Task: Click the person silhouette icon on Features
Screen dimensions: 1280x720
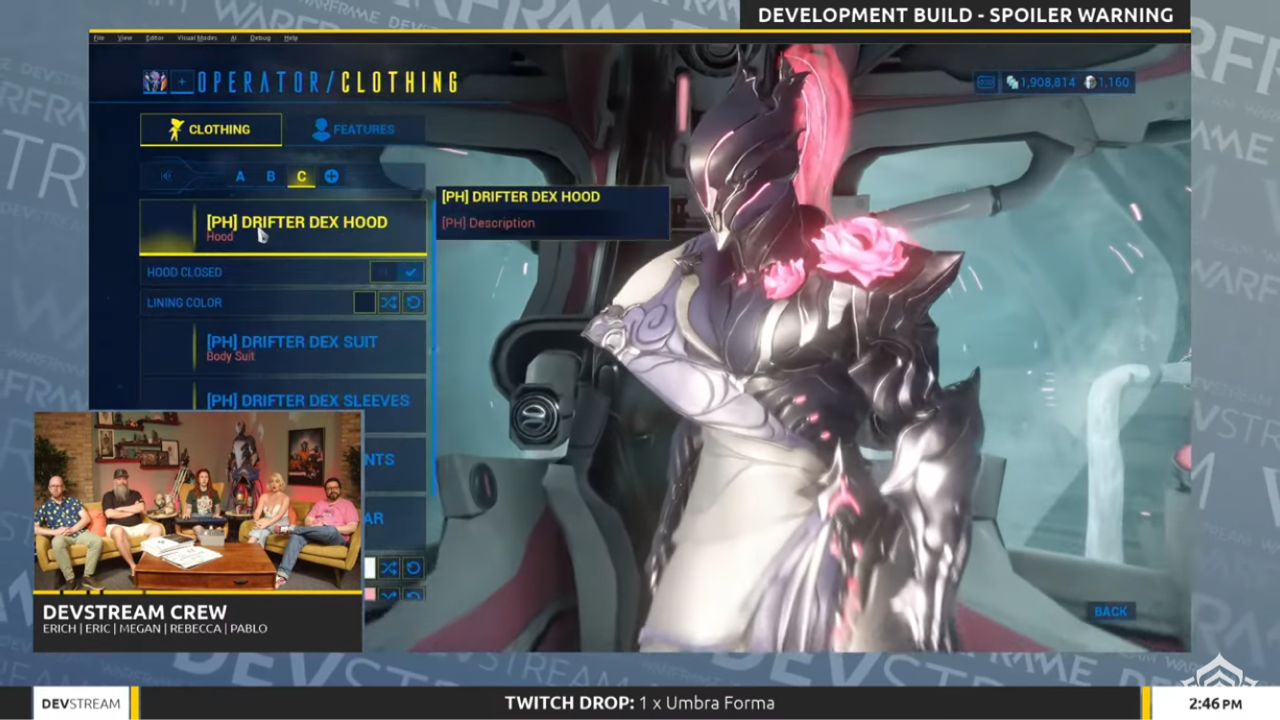Action: point(321,129)
